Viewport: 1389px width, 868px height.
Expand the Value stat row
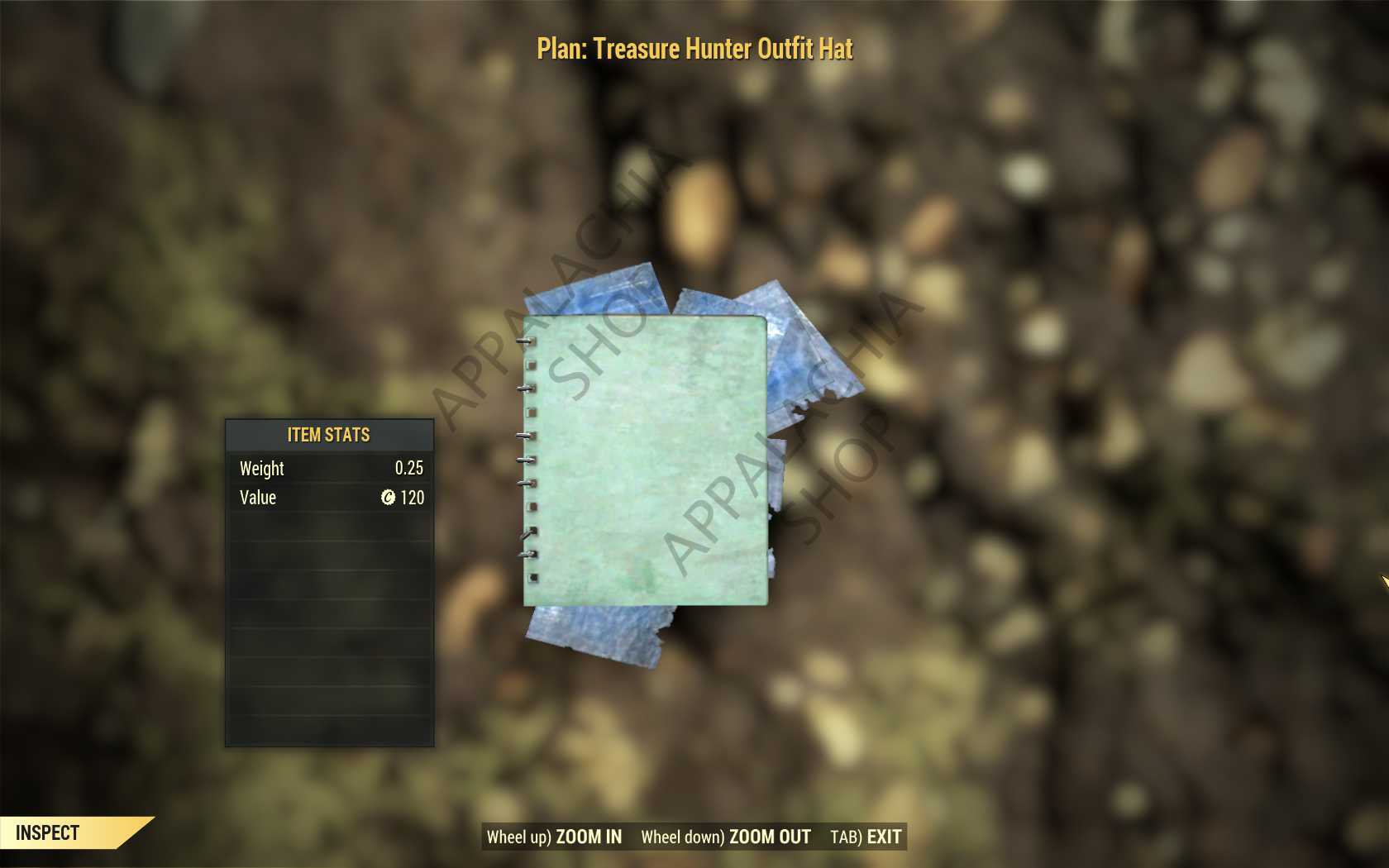coord(328,498)
